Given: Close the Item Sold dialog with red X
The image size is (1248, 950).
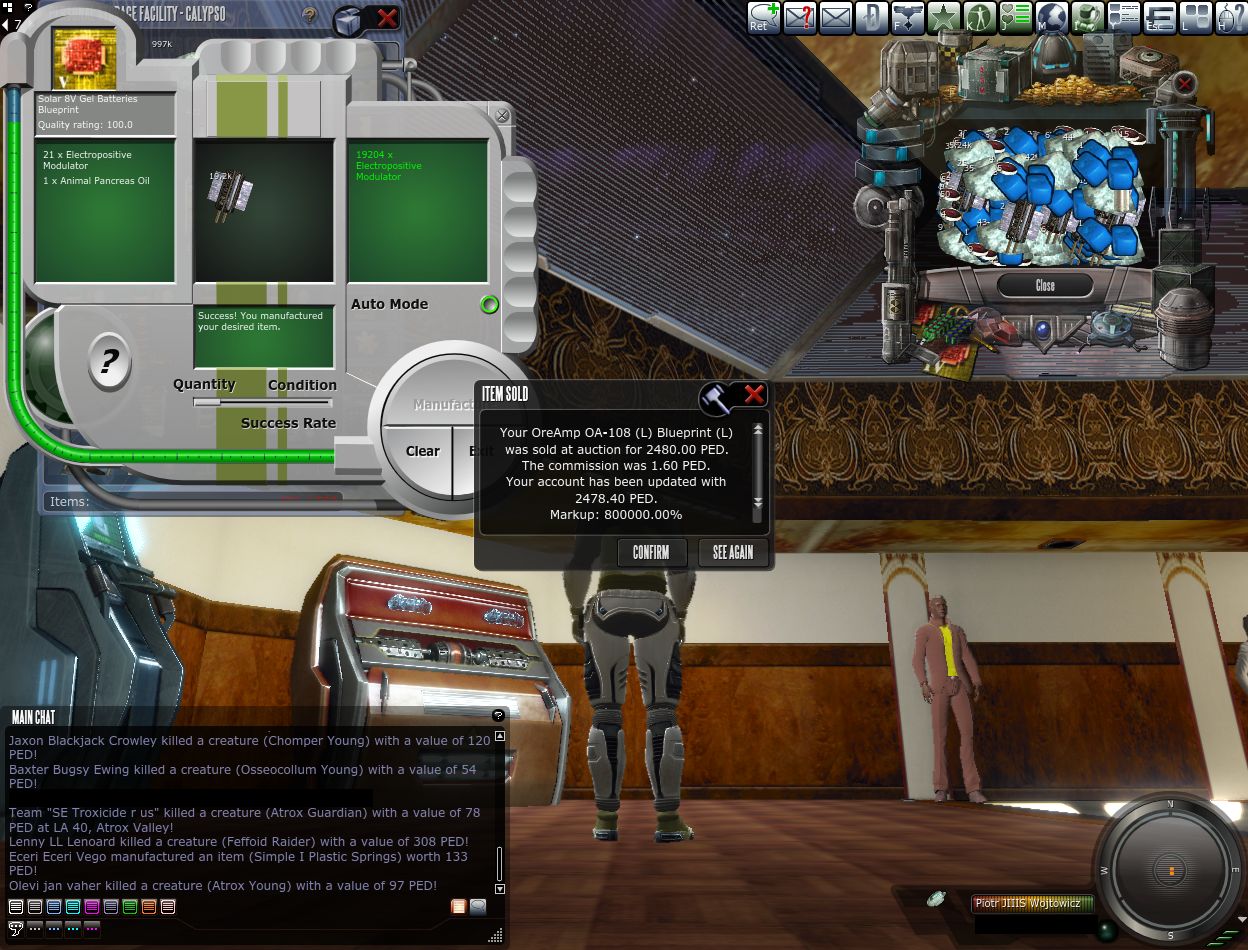Looking at the screenshot, I should [754, 395].
